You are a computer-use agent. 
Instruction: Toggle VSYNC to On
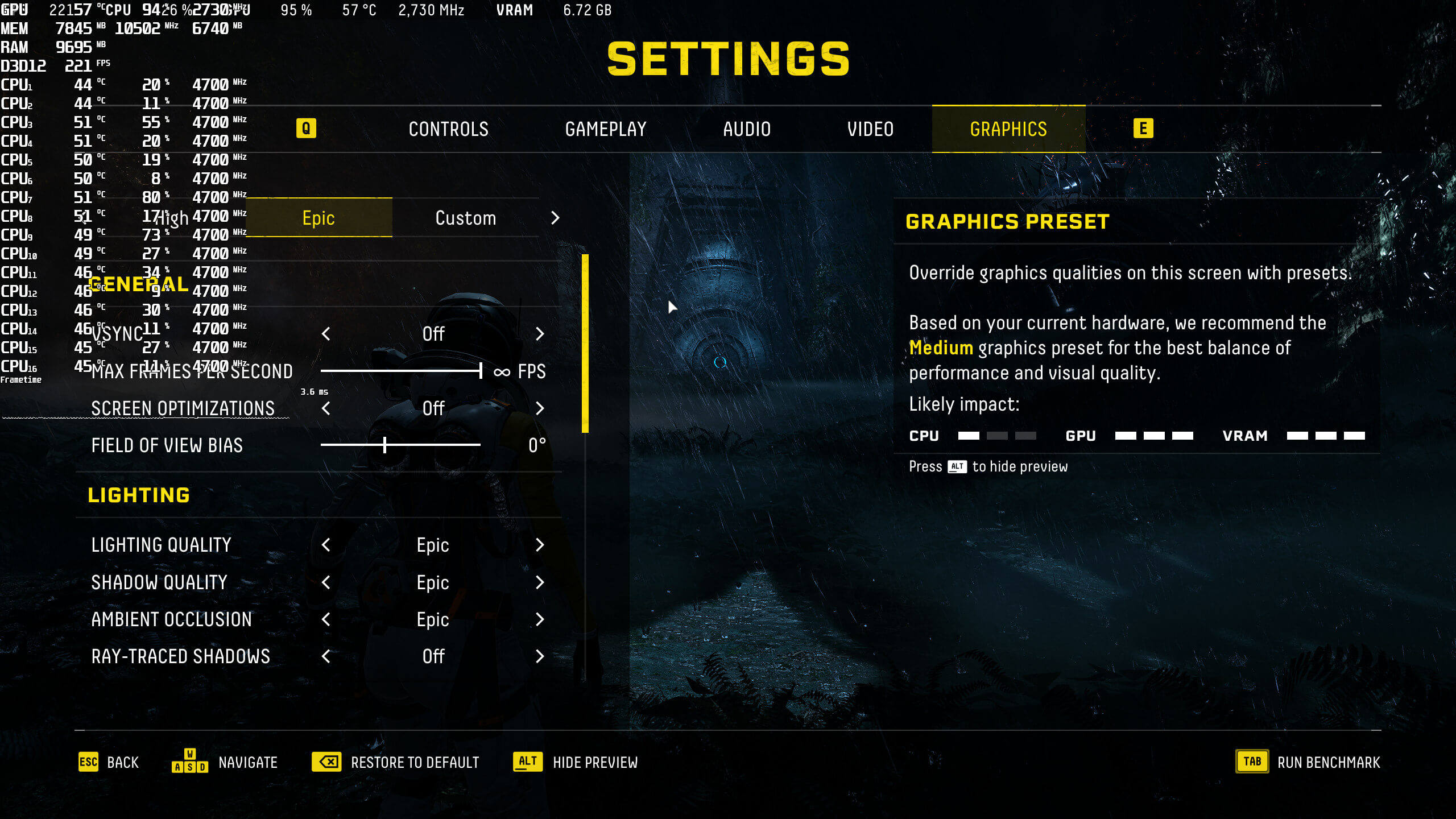tap(540, 334)
